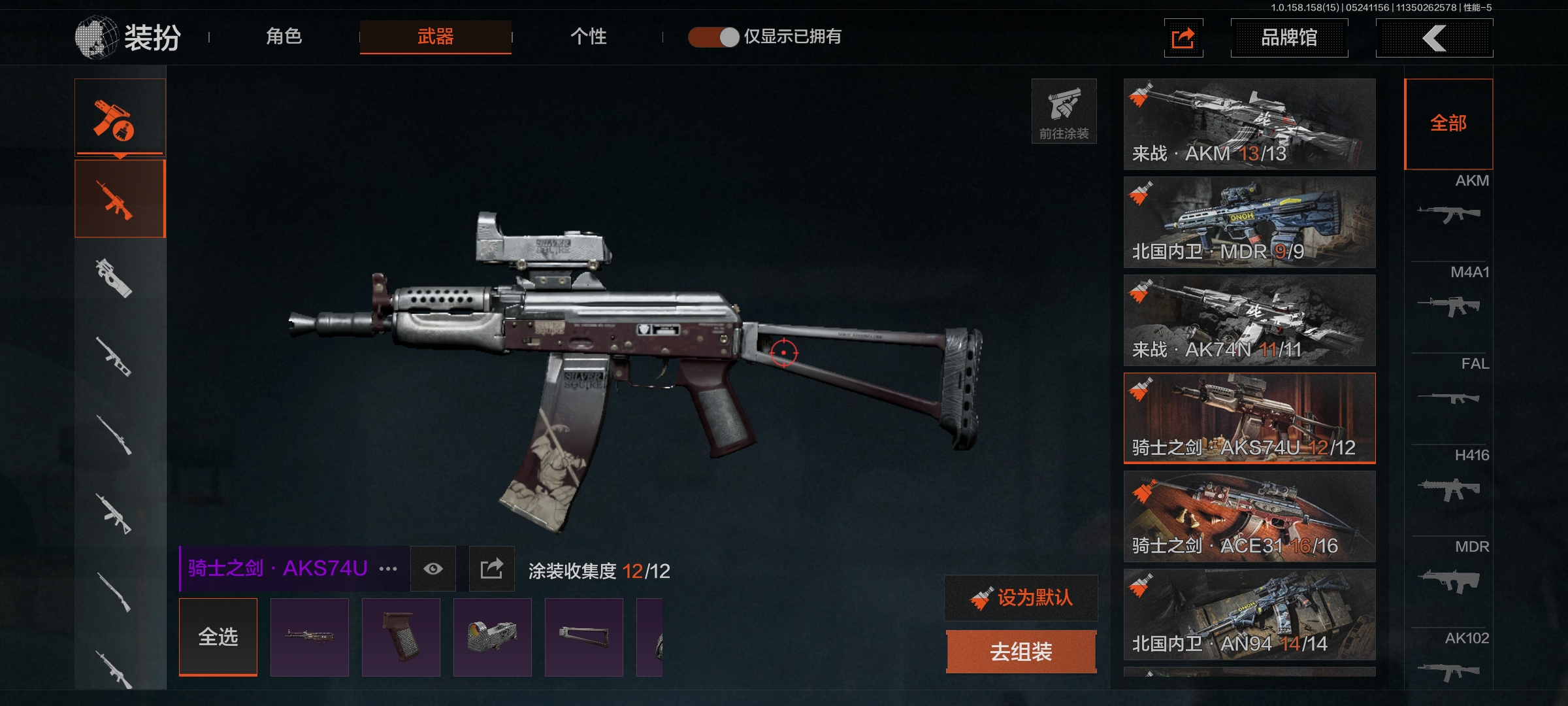
Task: Switch to the 角色 tab
Action: coord(284,37)
